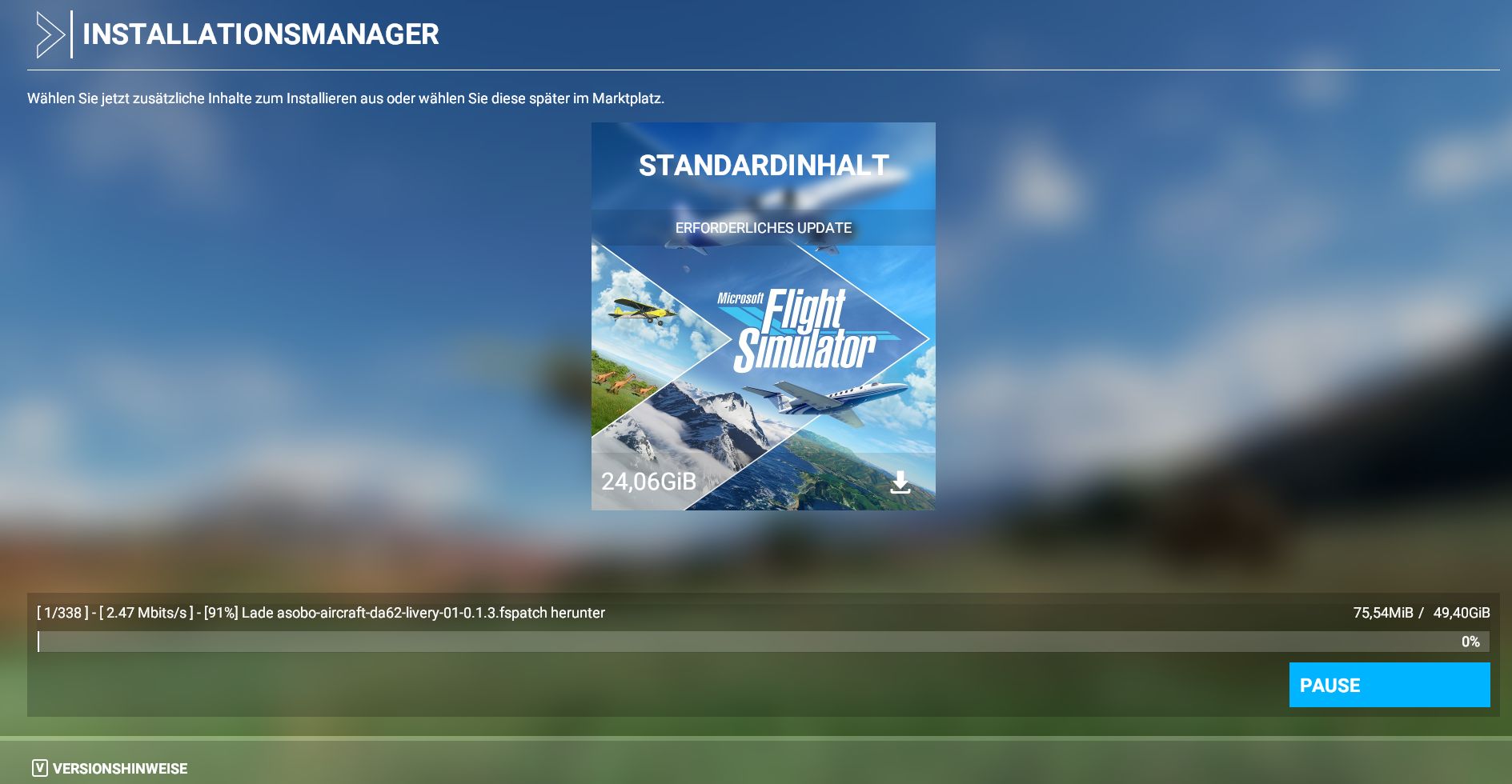Select the chevron logo beside Installationsmanager title

point(50,34)
